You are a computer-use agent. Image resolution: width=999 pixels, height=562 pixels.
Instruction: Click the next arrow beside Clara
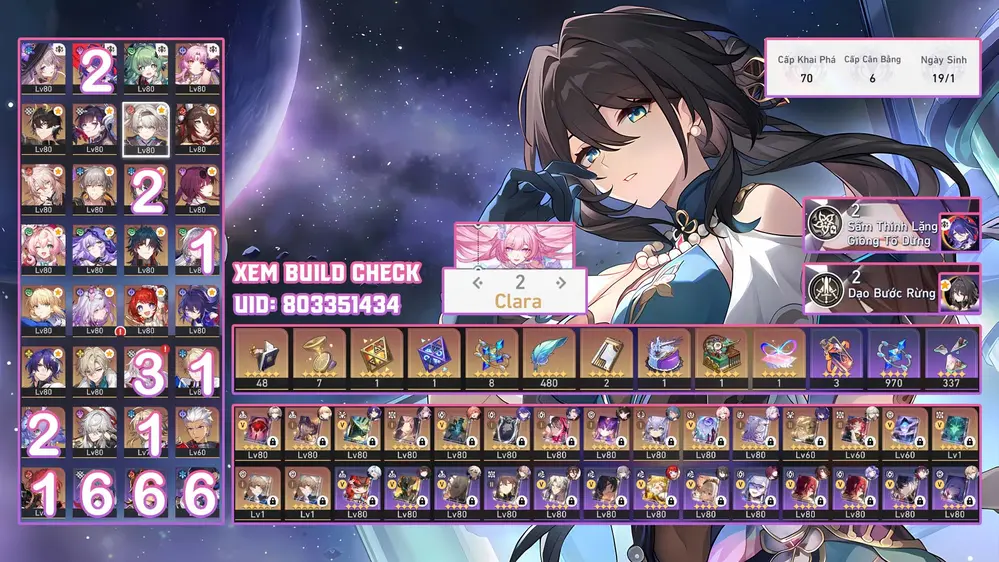tap(561, 284)
